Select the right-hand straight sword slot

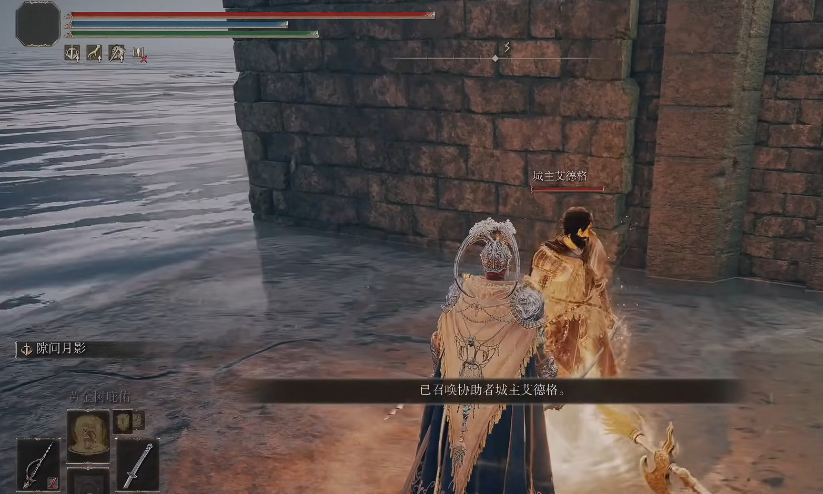(137, 464)
